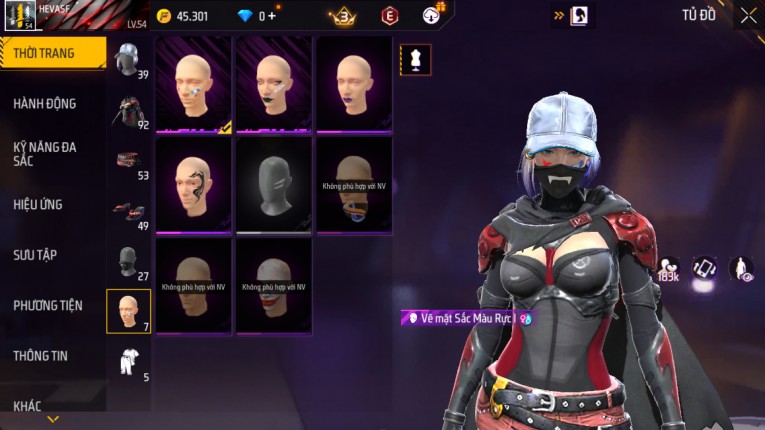
Task: Open the PHƯƠNG TIỆN tab
Action: [48, 305]
